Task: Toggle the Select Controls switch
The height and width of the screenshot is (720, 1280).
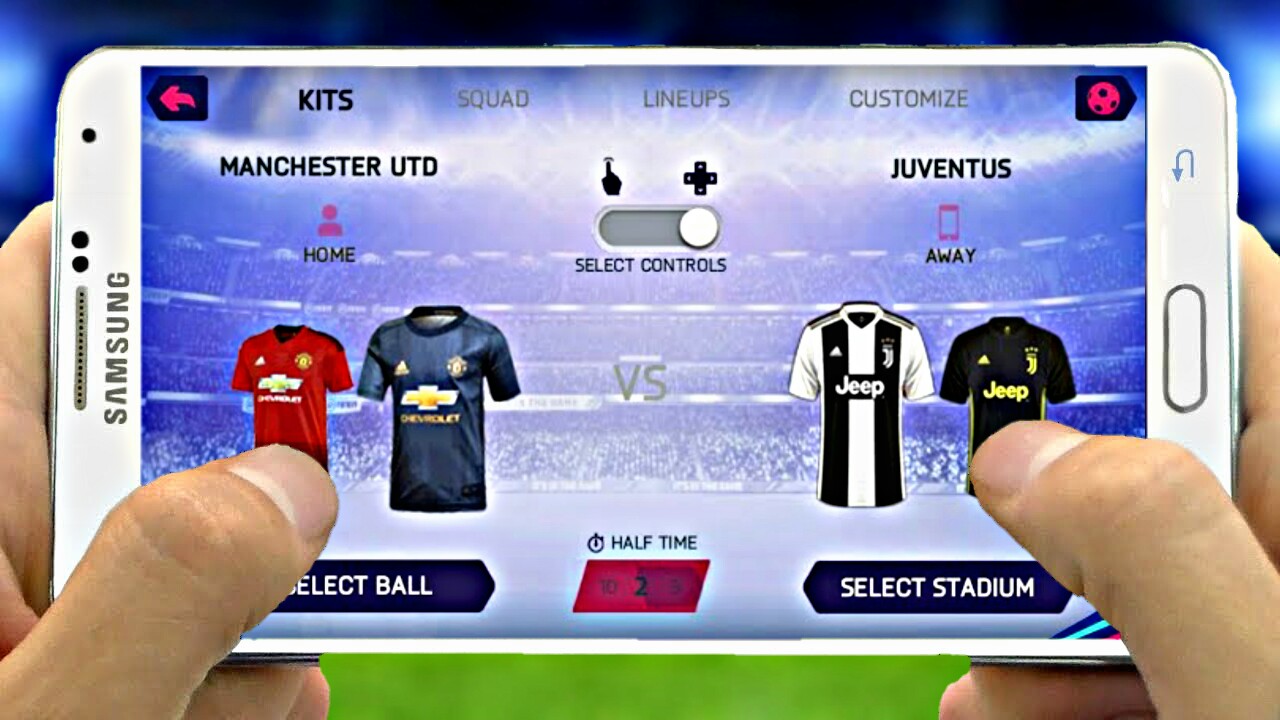Action: pos(657,228)
